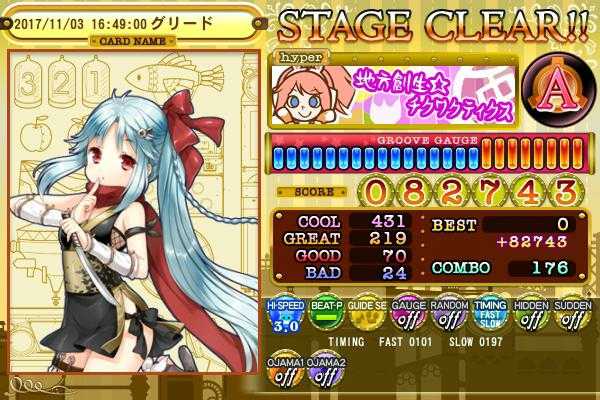The image size is (600, 400).
Task: Select the HI-SPEED 3.0 option icon
Action: click(x=282, y=318)
